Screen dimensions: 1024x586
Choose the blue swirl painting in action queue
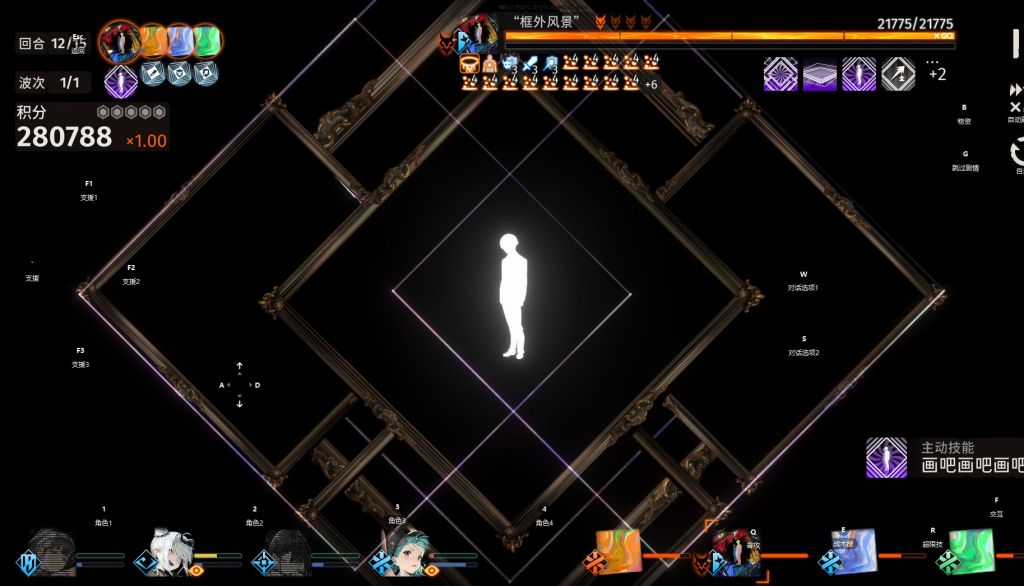pos(855,549)
